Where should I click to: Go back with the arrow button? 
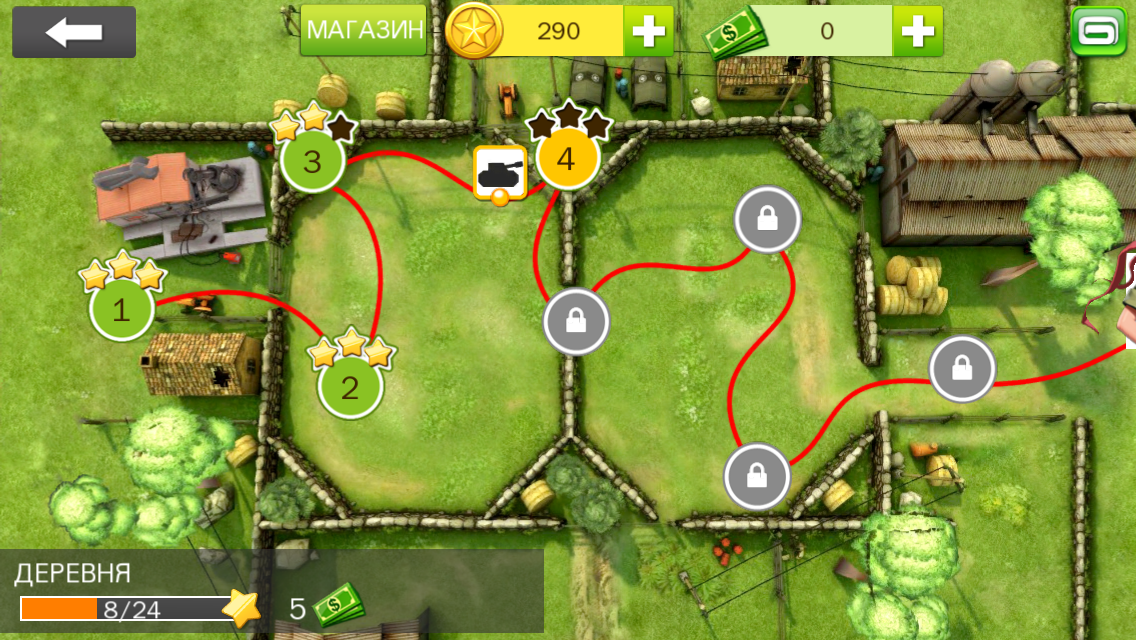74,32
